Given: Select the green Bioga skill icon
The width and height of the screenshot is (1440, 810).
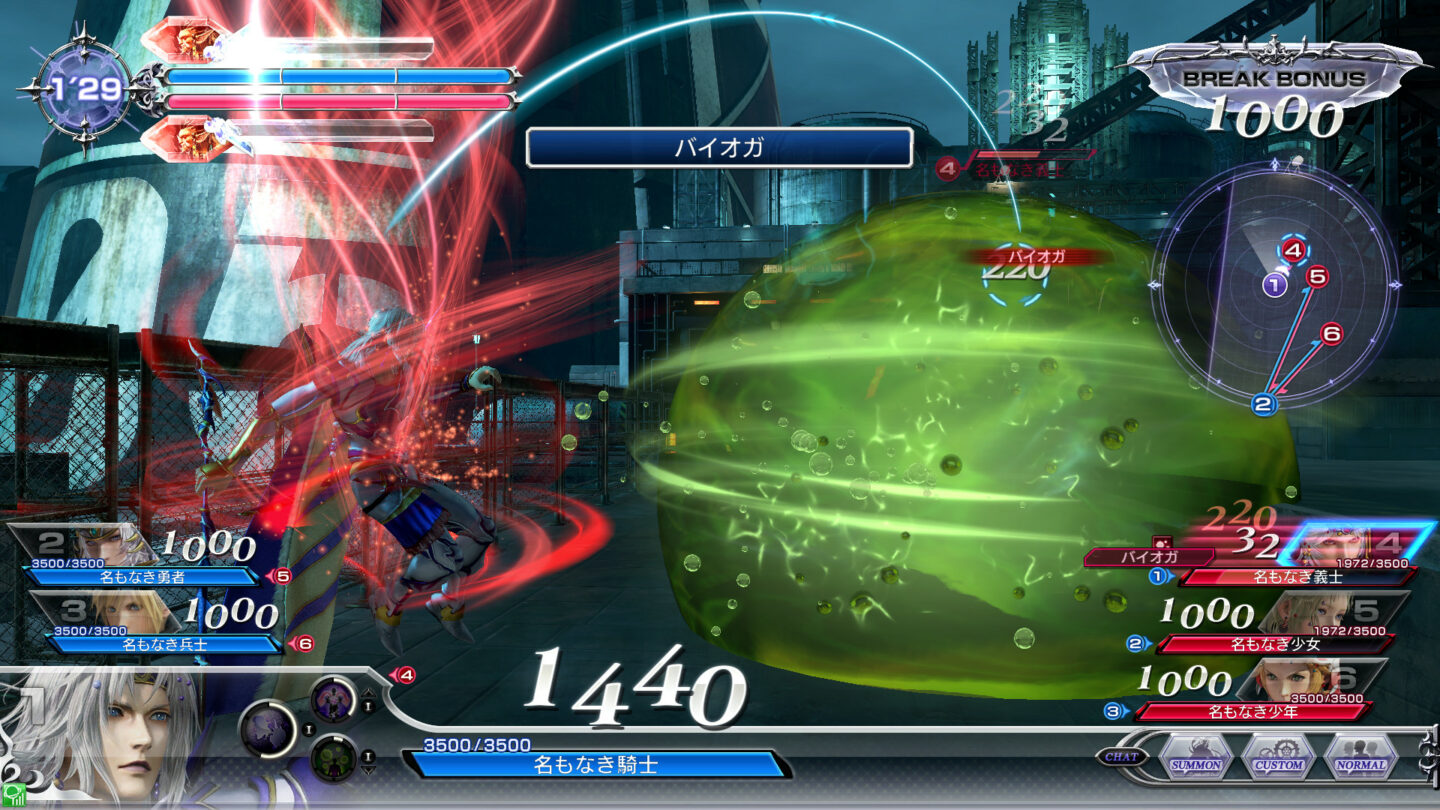Looking at the screenshot, I should pos(333,759).
